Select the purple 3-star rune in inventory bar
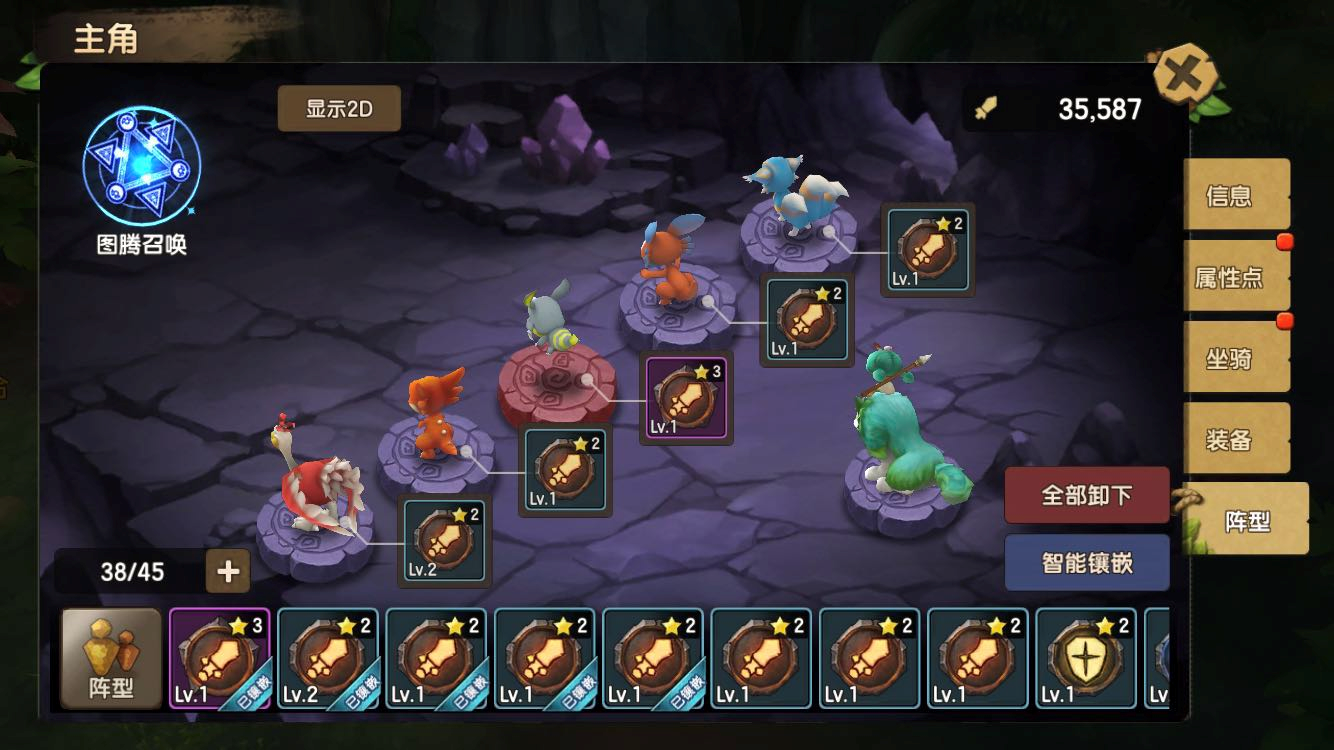The height and width of the screenshot is (750, 1334). point(219,658)
